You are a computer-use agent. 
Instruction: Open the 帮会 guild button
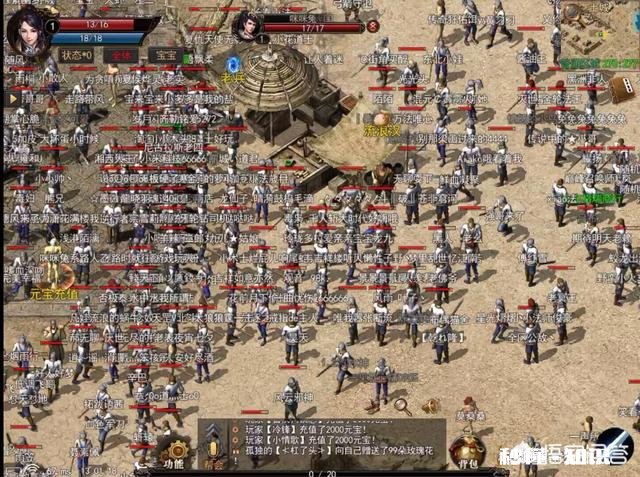pos(211,455)
